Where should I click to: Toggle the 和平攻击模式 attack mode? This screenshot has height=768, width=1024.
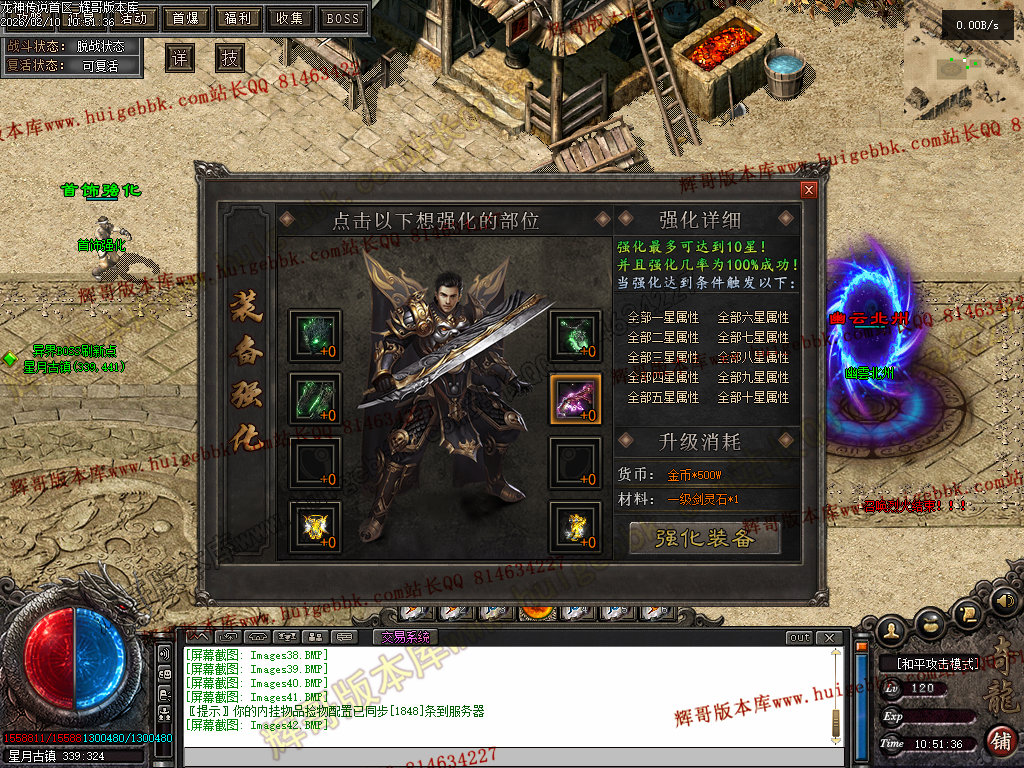930,663
